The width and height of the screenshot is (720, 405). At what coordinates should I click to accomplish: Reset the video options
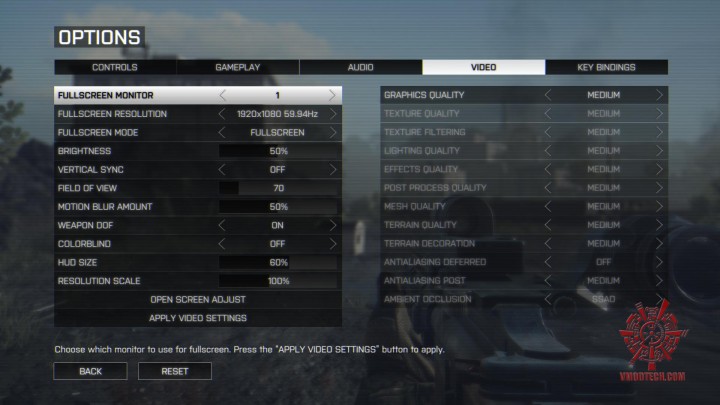click(x=175, y=371)
